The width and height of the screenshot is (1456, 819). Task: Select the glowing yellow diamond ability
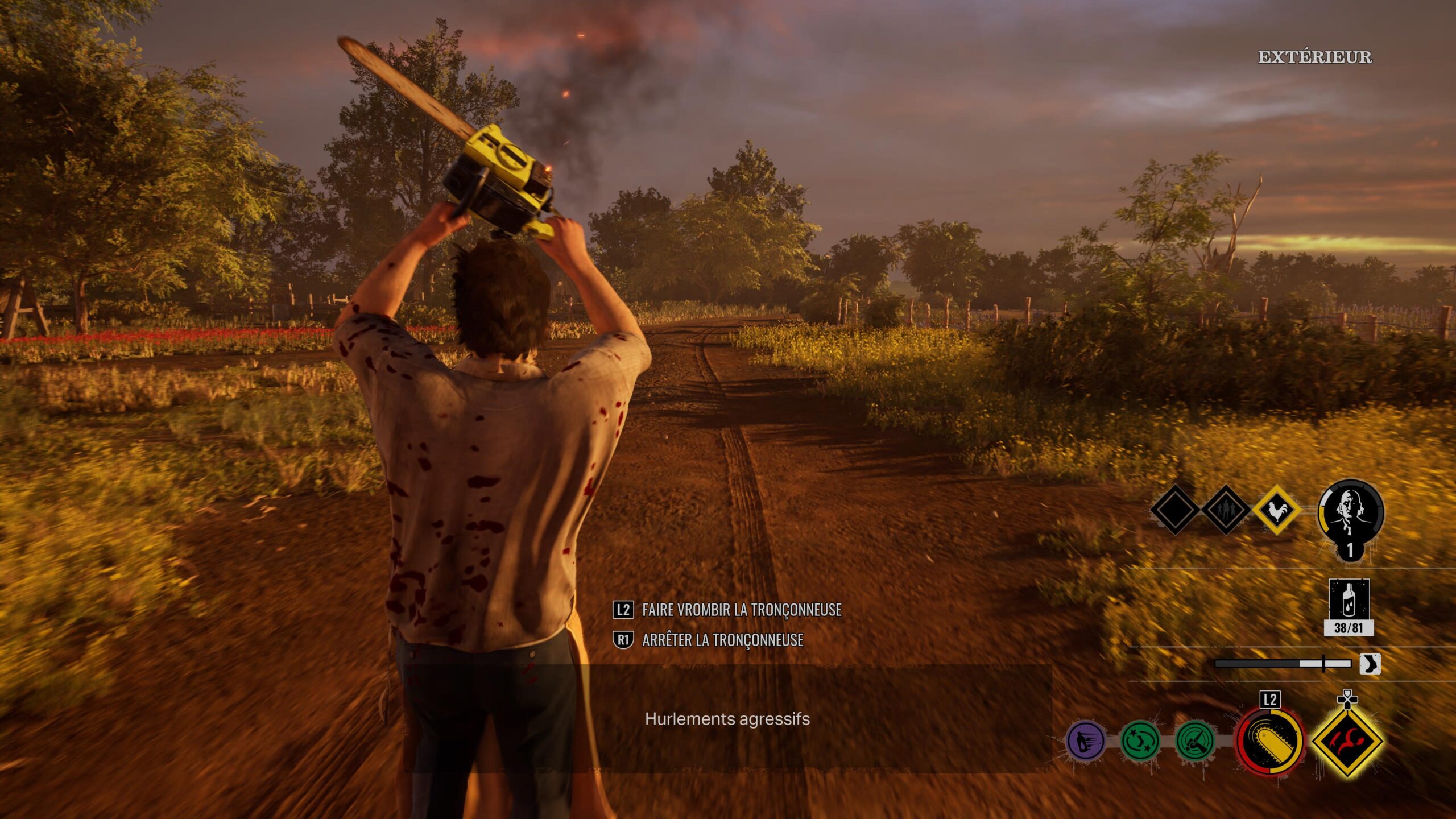tap(1347, 741)
